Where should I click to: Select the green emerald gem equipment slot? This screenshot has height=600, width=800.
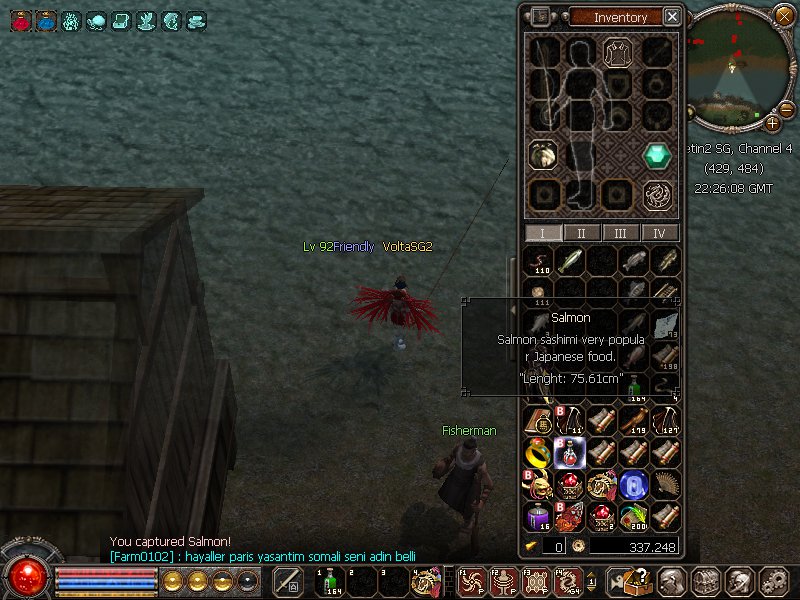point(656,155)
